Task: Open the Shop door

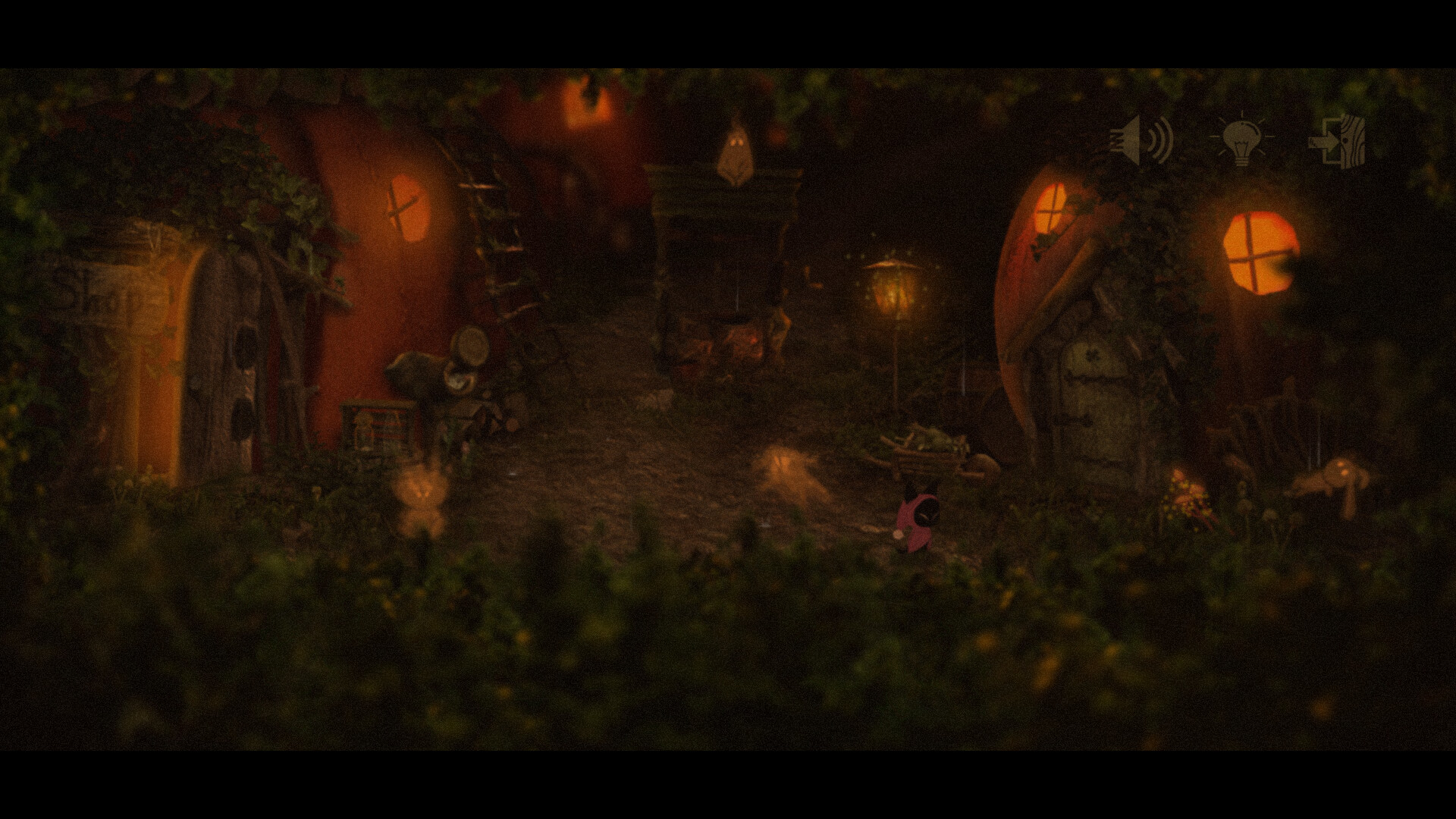Action: (x=220, y=356)
